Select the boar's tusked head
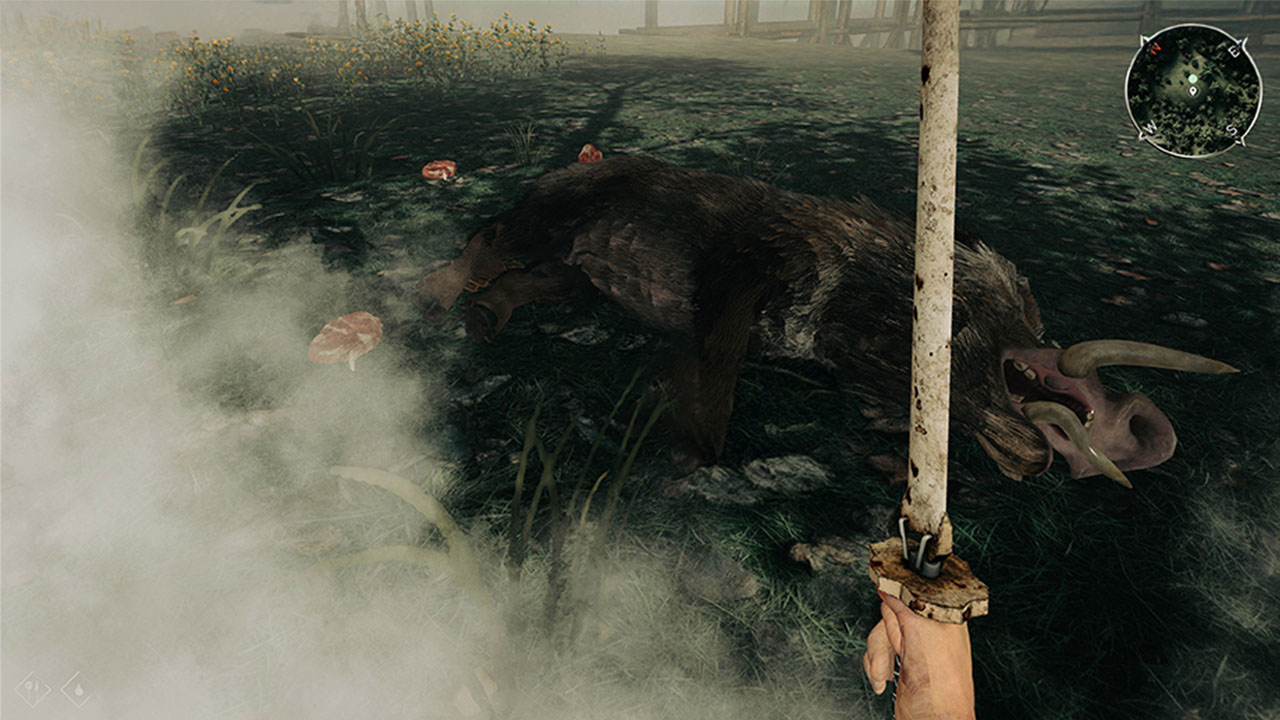Image resolution: width=1280 pixels, height=720 pixels. click(x=1060, y=400)
